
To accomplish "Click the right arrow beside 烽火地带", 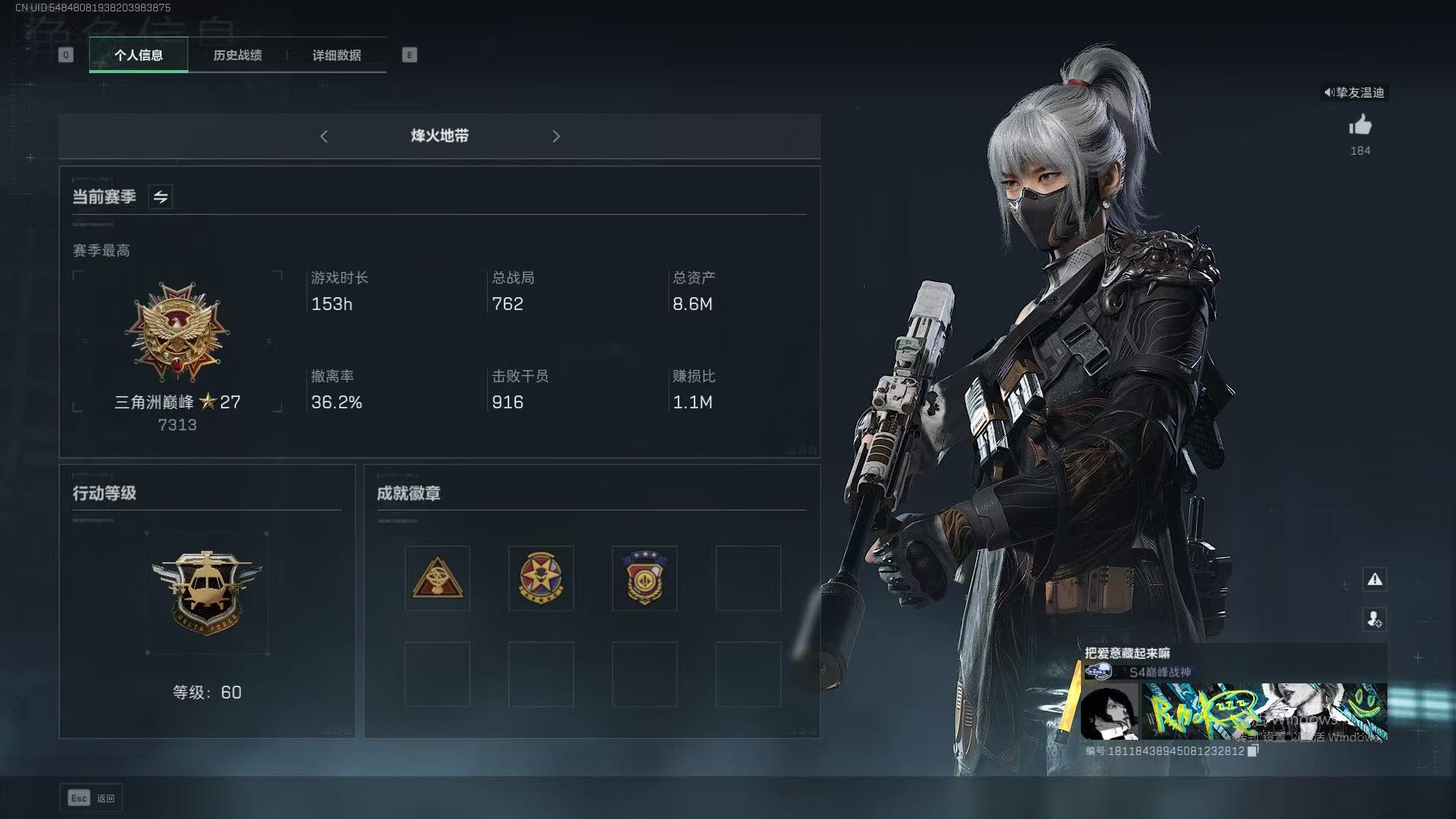I will click(556, 136).
